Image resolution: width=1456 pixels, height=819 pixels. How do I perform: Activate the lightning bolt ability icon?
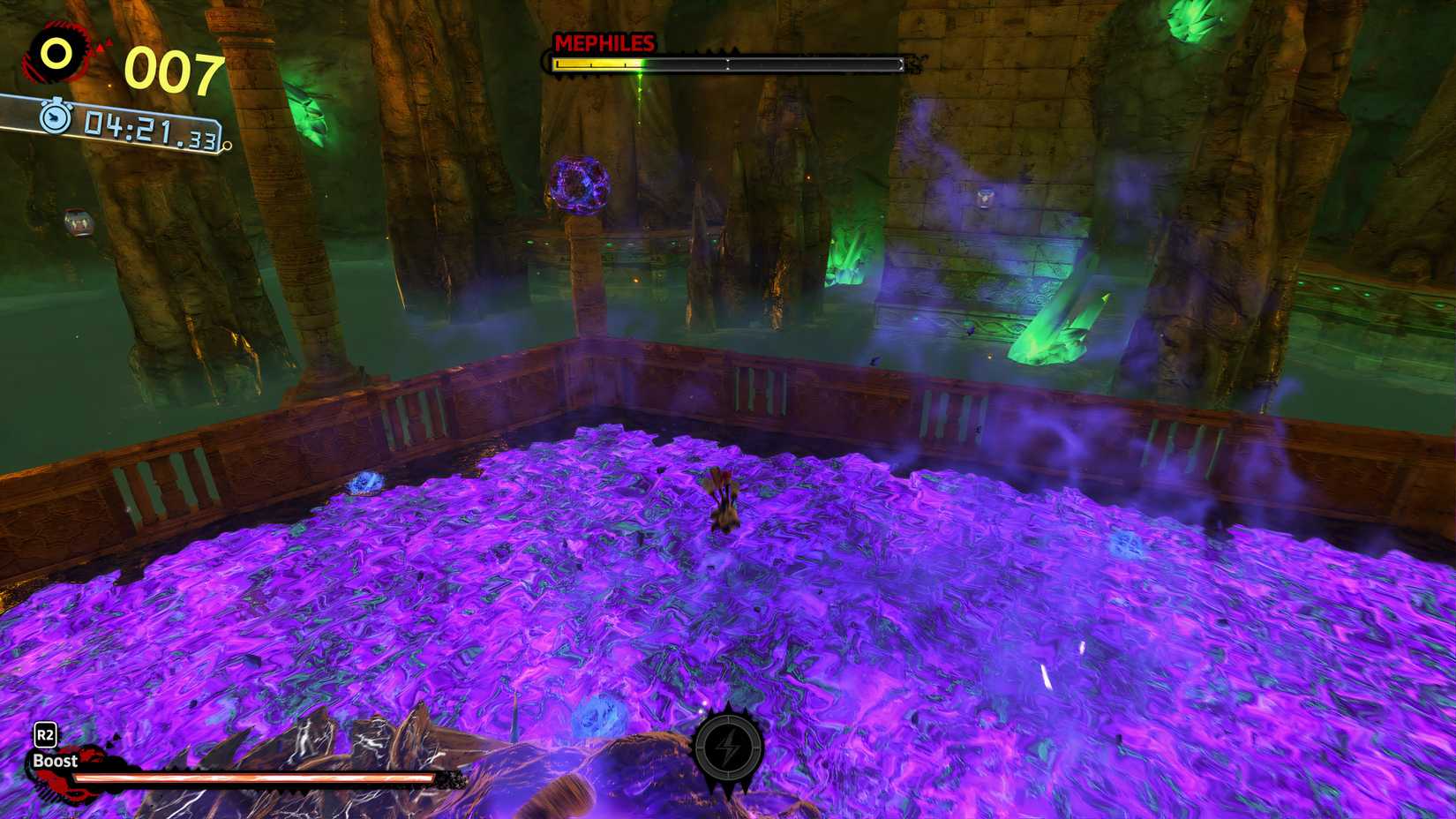coord(728,748)
